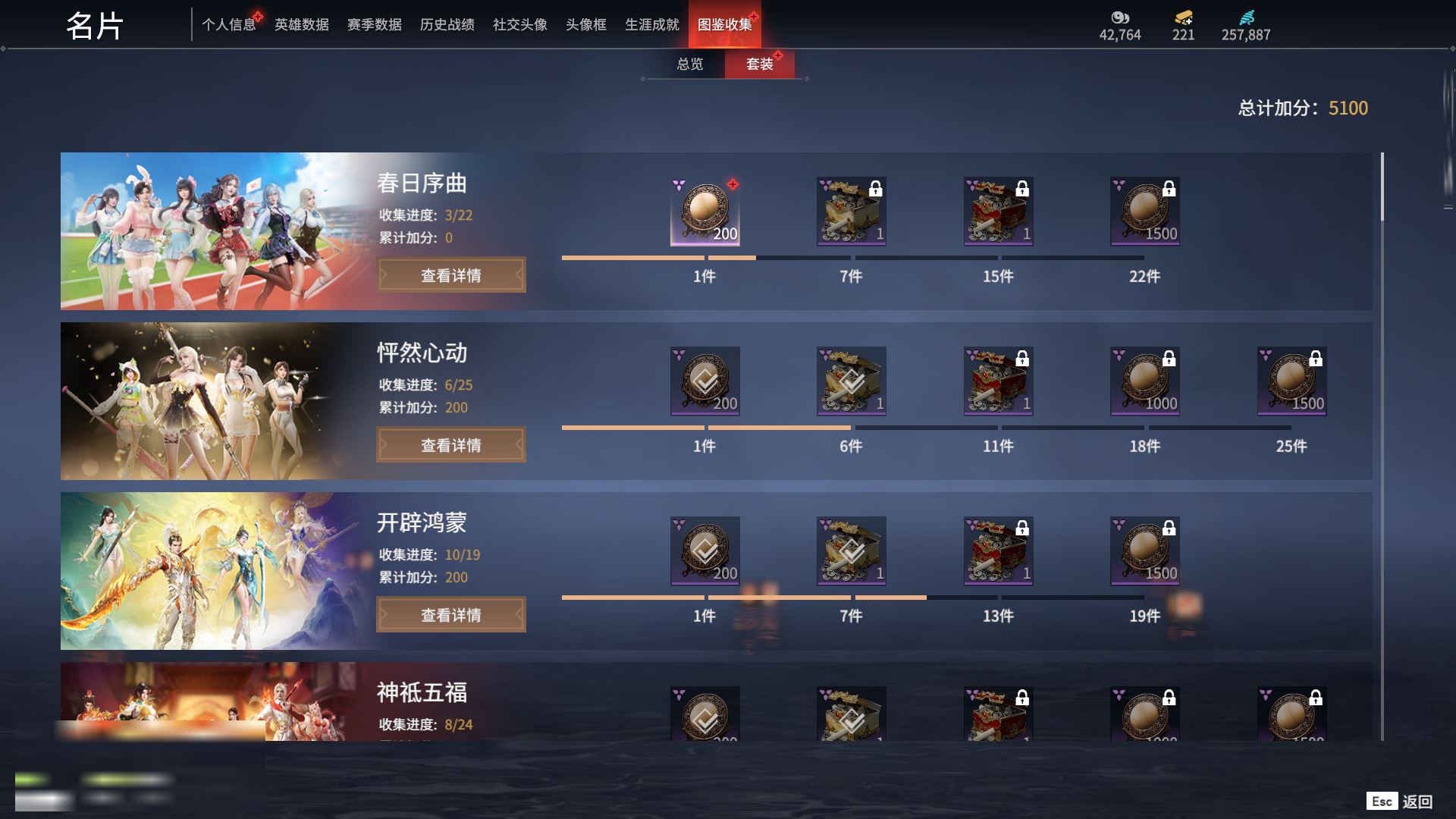Open 查看详情 for 怦然心动 set

coord(451,445)
